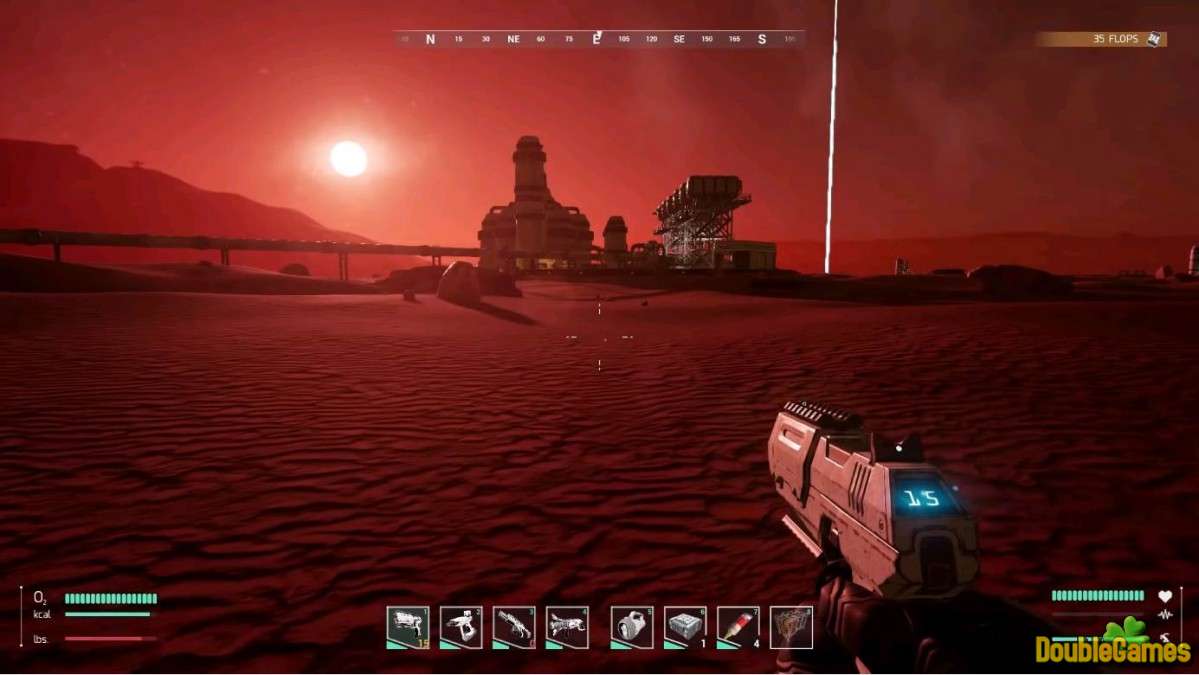Screen dimensions: 1199x675
Task: Open the DoubleGames watermark logo
Action: pyautogui.click(x=1112, y=645)
